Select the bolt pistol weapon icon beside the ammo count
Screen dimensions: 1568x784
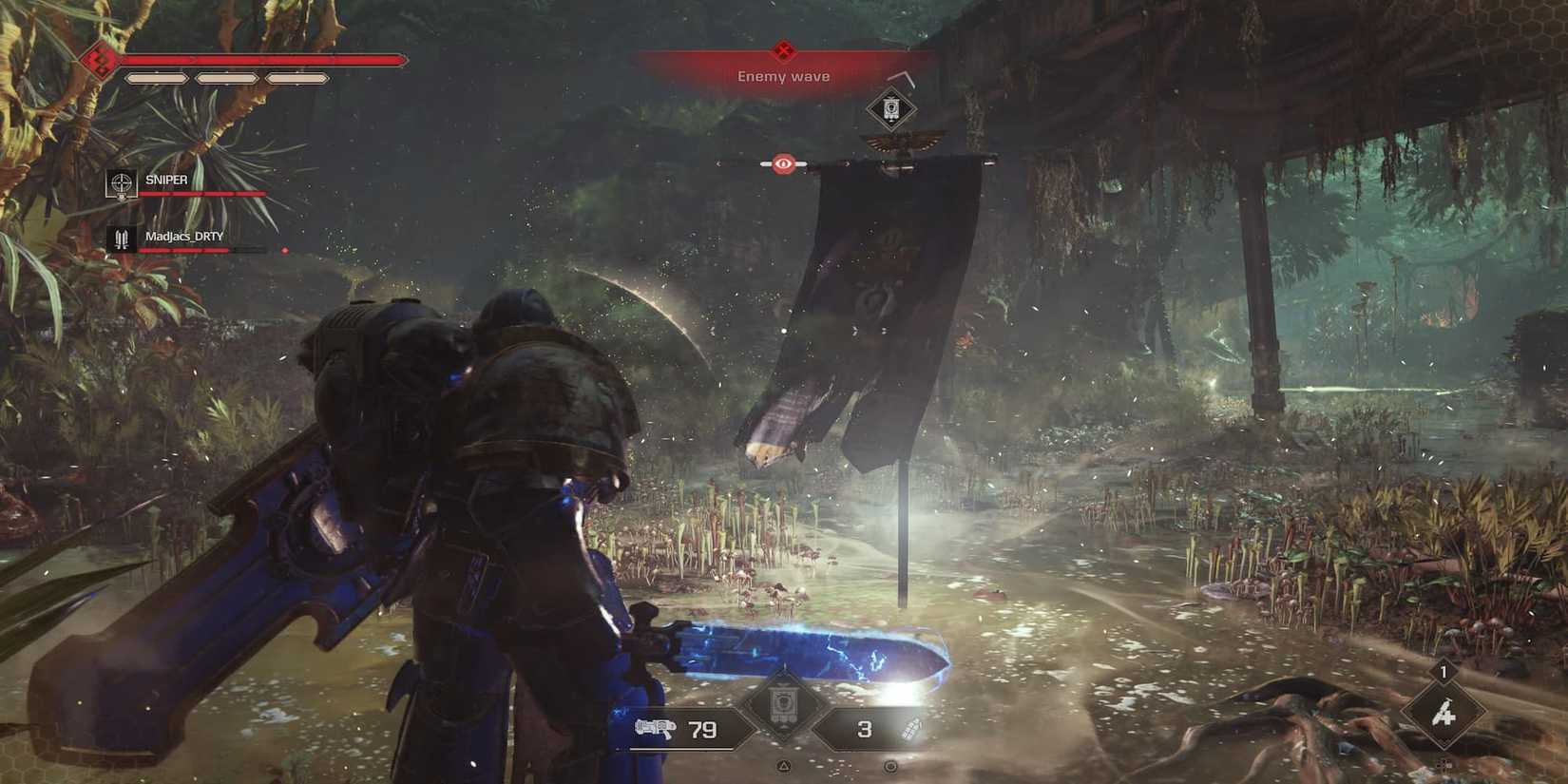656,727
